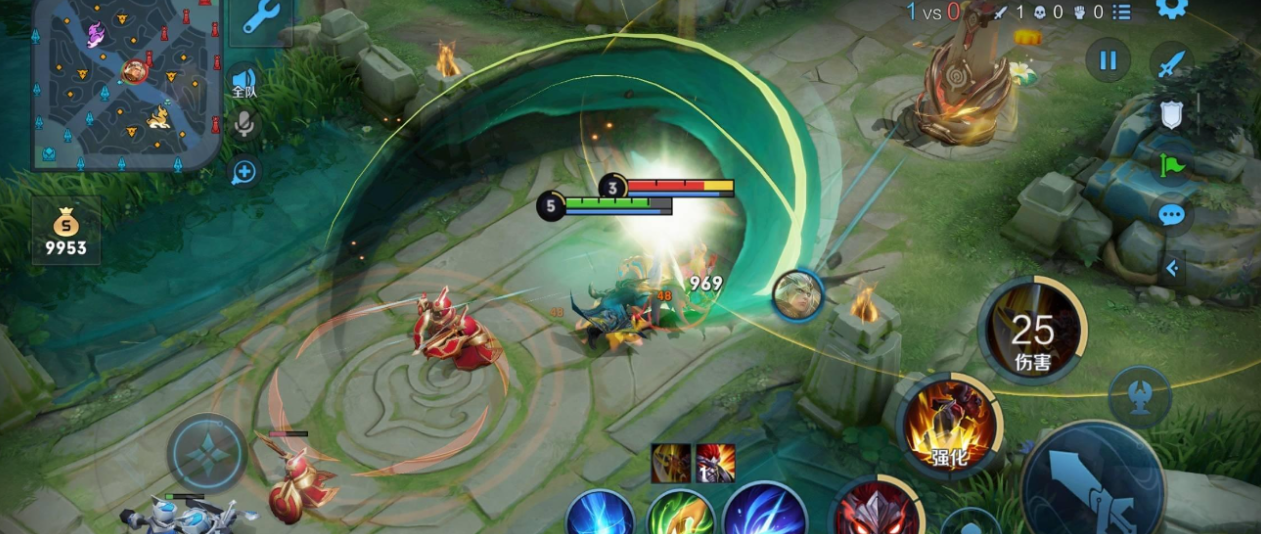Toggle the 全队 team speaker voice
Image resolution: width=1261 pixels, height=534 pixels.
point(244,81)
